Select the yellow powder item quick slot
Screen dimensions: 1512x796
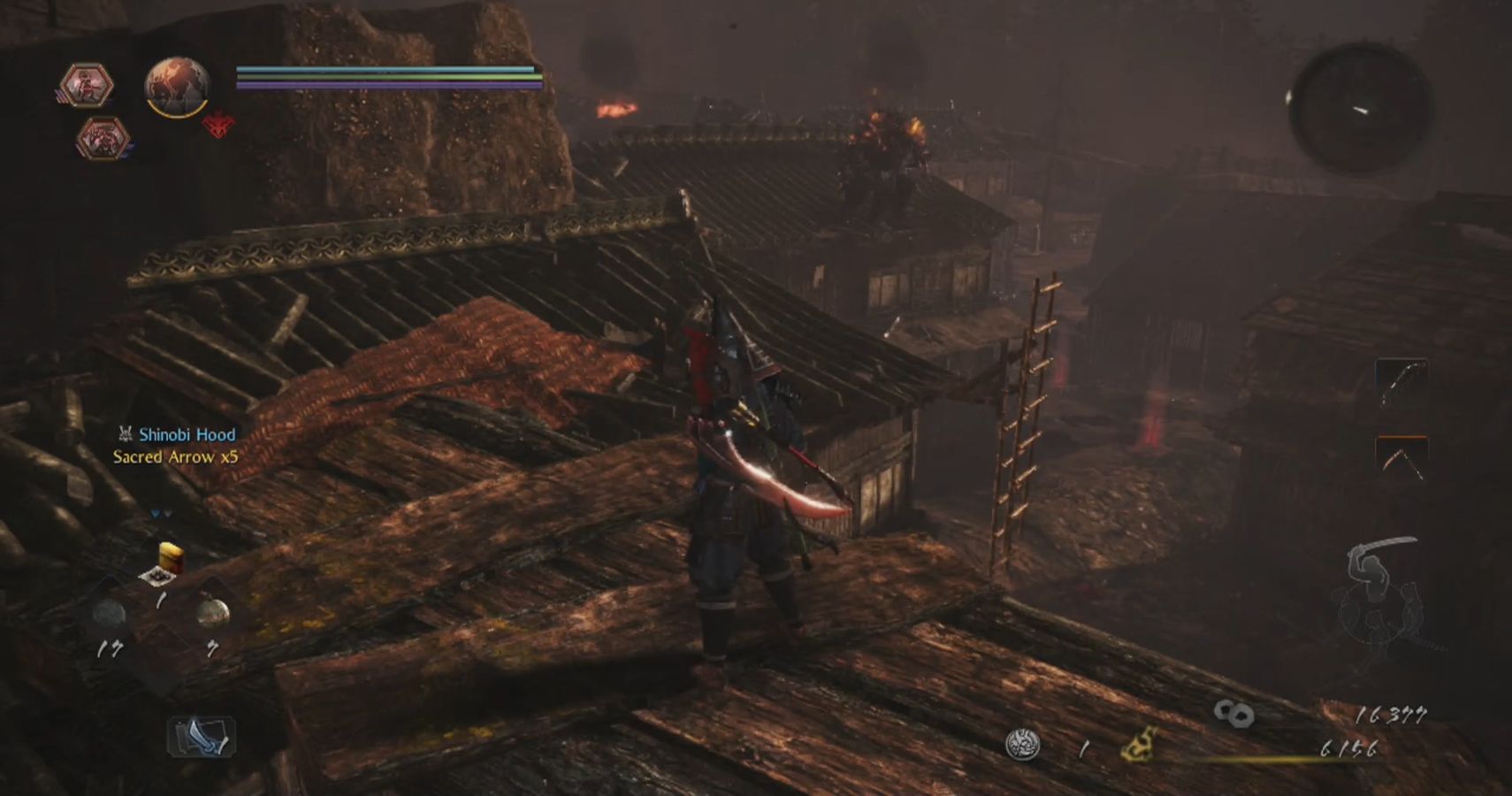tap(172, 557)
